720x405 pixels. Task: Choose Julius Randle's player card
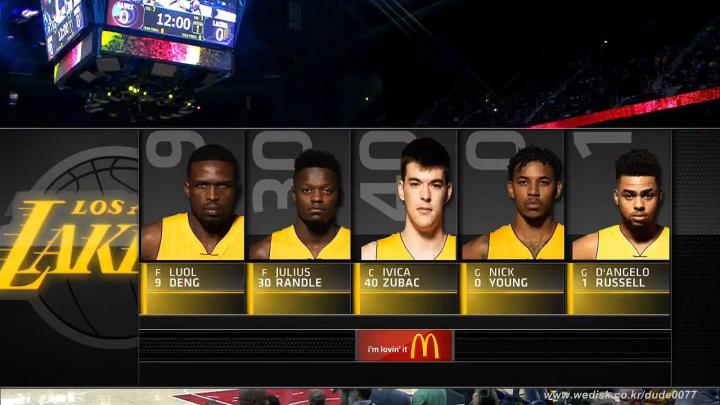click(300, 220)
